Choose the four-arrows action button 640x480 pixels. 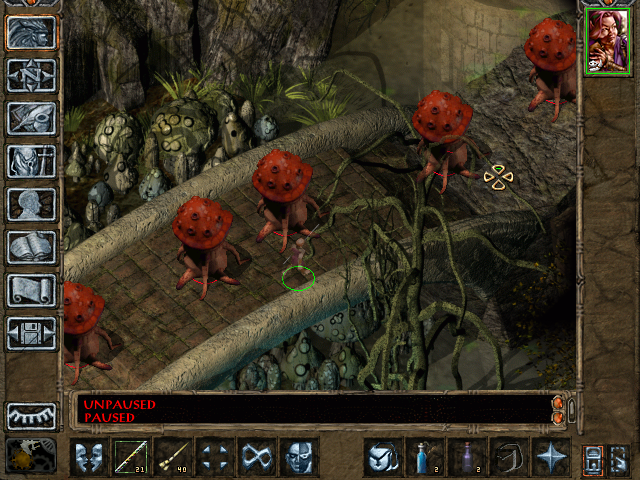215,457
